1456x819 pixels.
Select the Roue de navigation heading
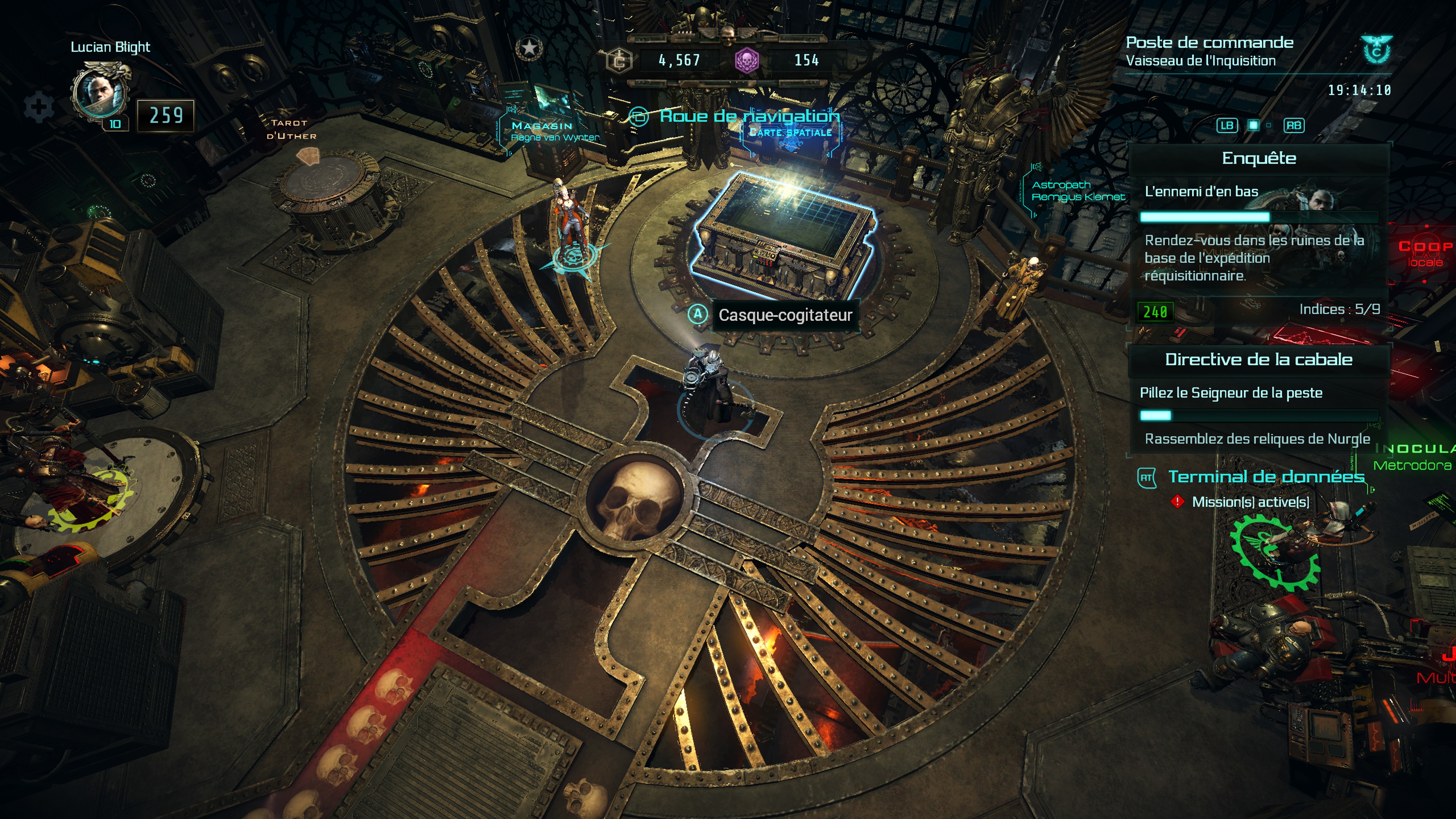pos(749,116)
